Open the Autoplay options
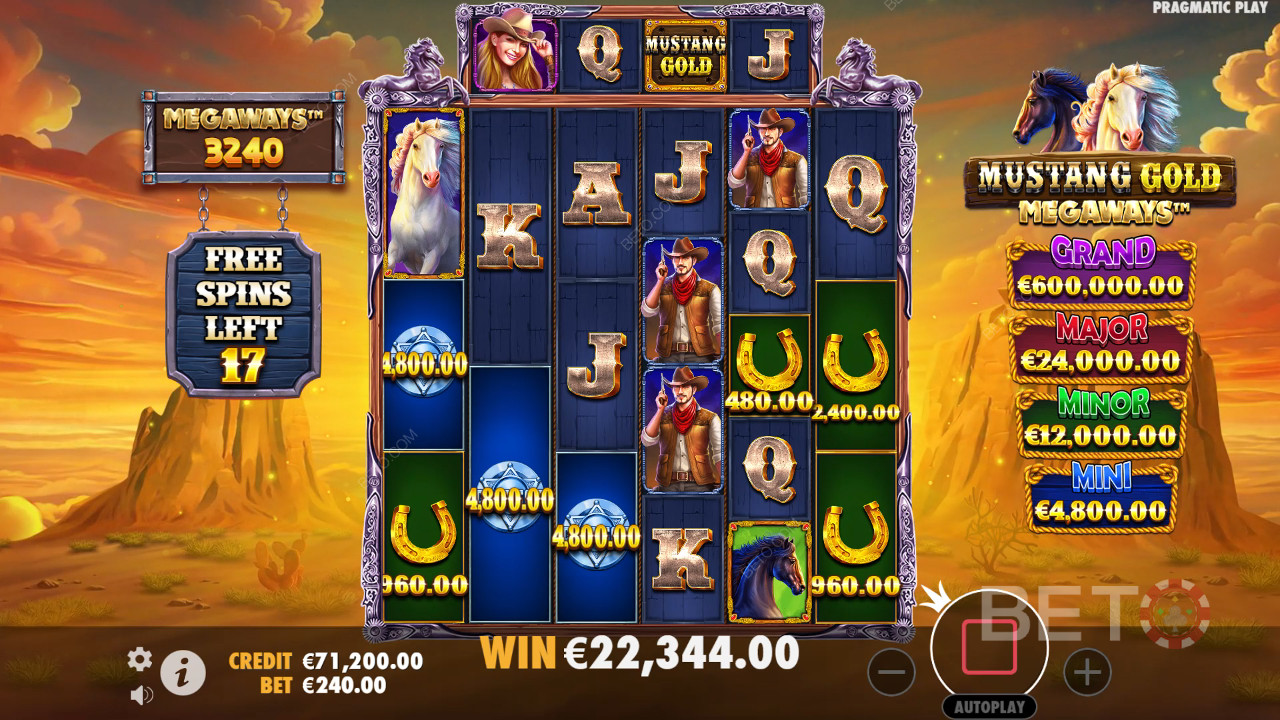The image size is (1280, 720). (989, 707)
